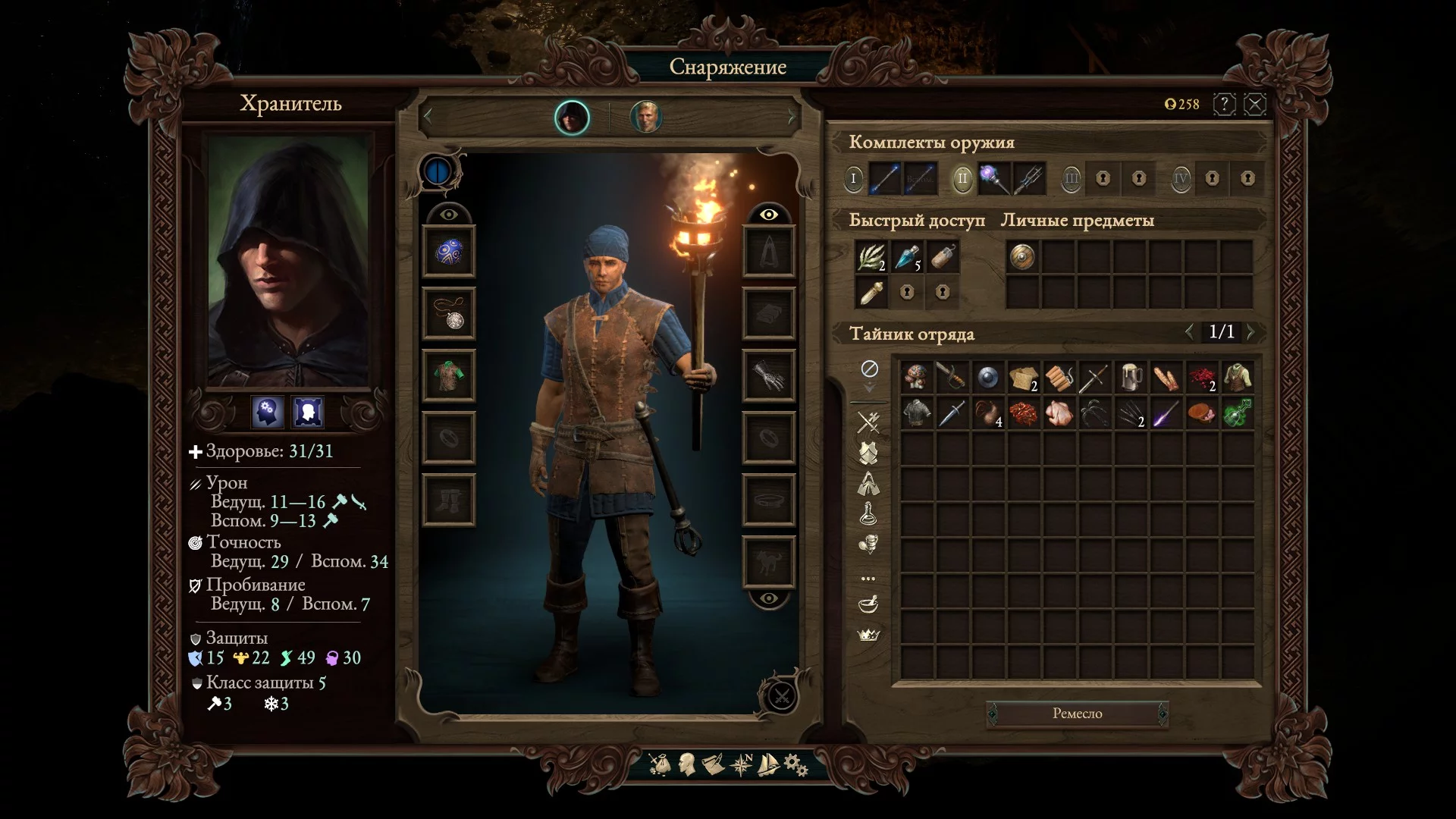
Task: Open the help question mark button
Action: (x=1224, y=104)
